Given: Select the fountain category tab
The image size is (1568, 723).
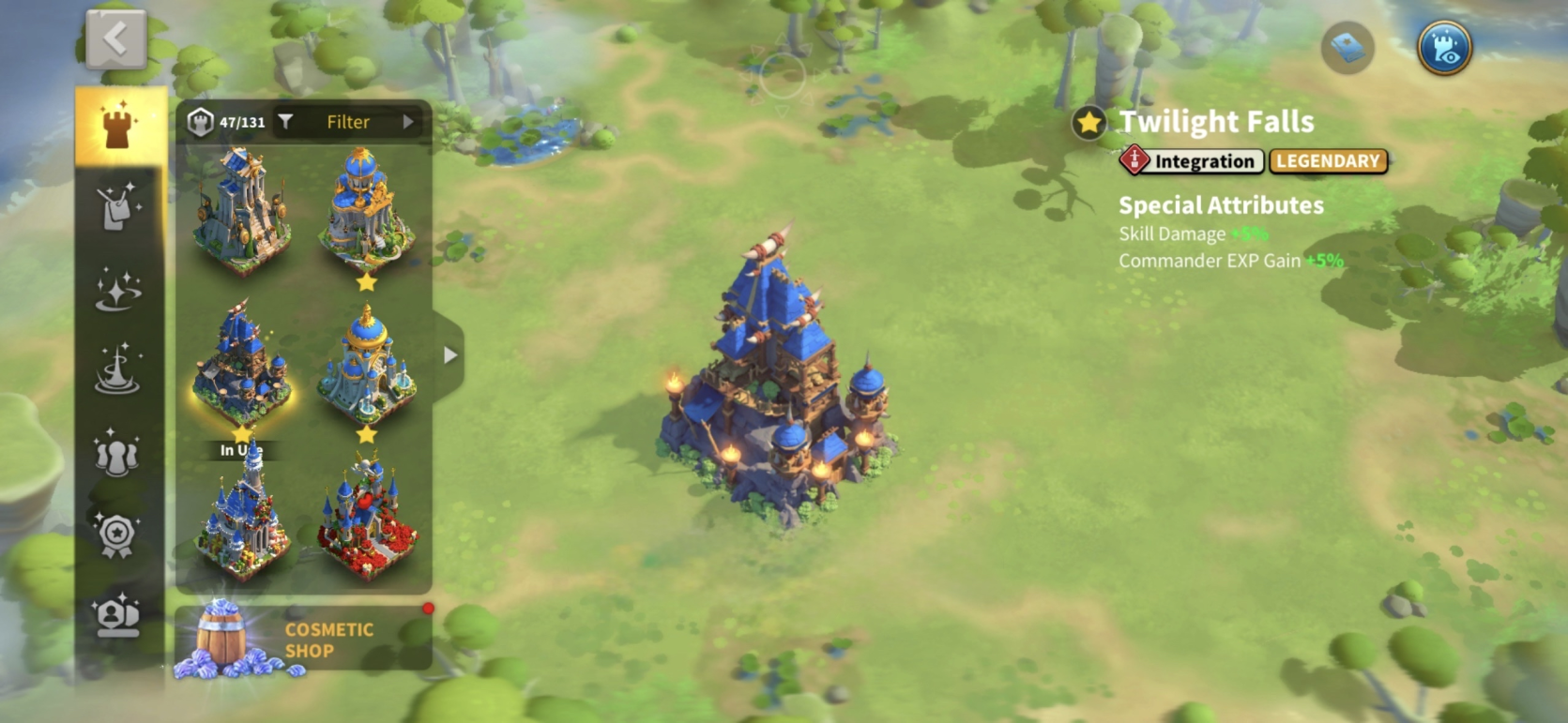Looking at the screenshot, I should (x=118, y=370).
